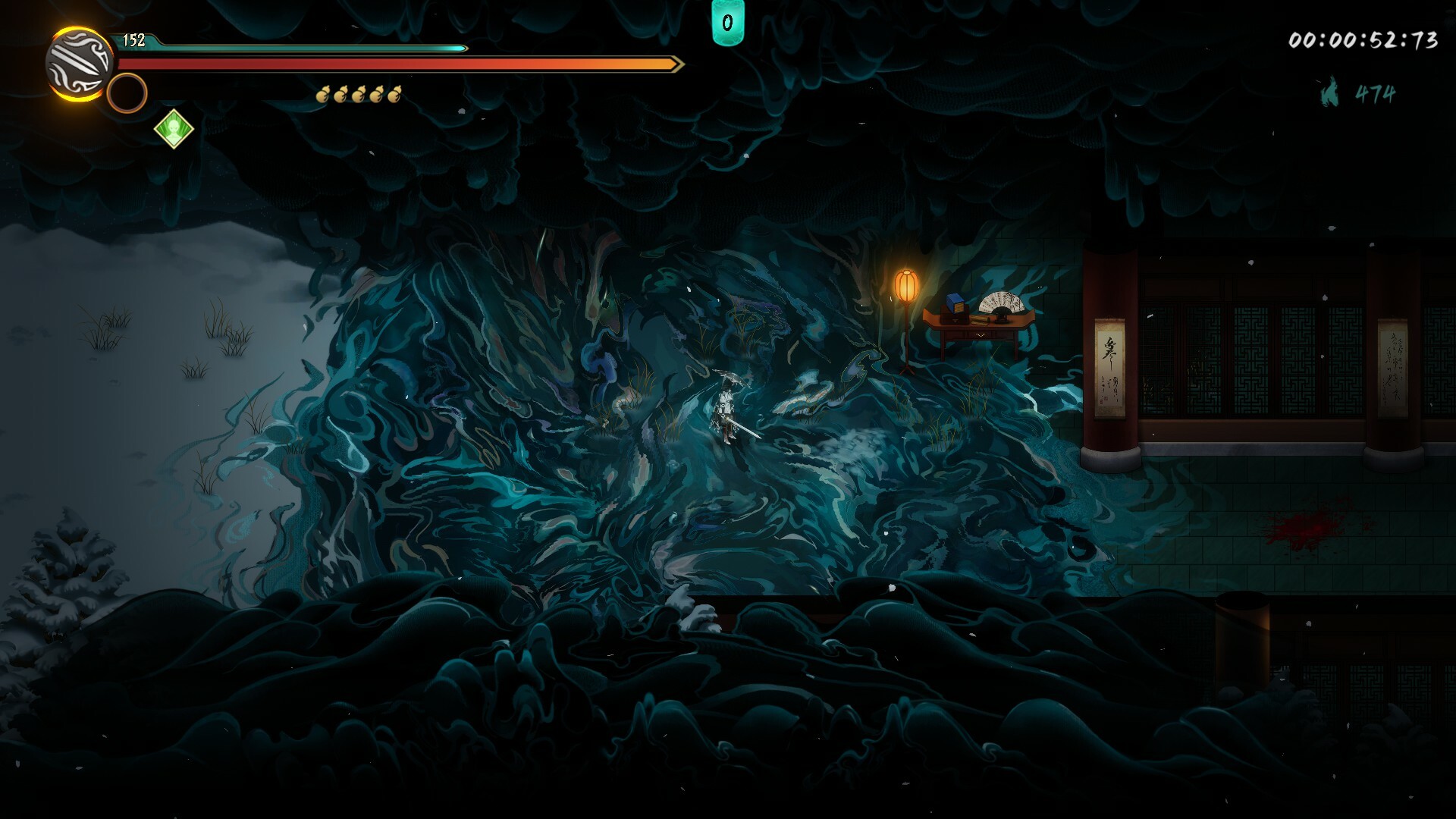Click the green spirit charm diamond icon
Screen dimensions: 1456x819
(x=174, y=127)
